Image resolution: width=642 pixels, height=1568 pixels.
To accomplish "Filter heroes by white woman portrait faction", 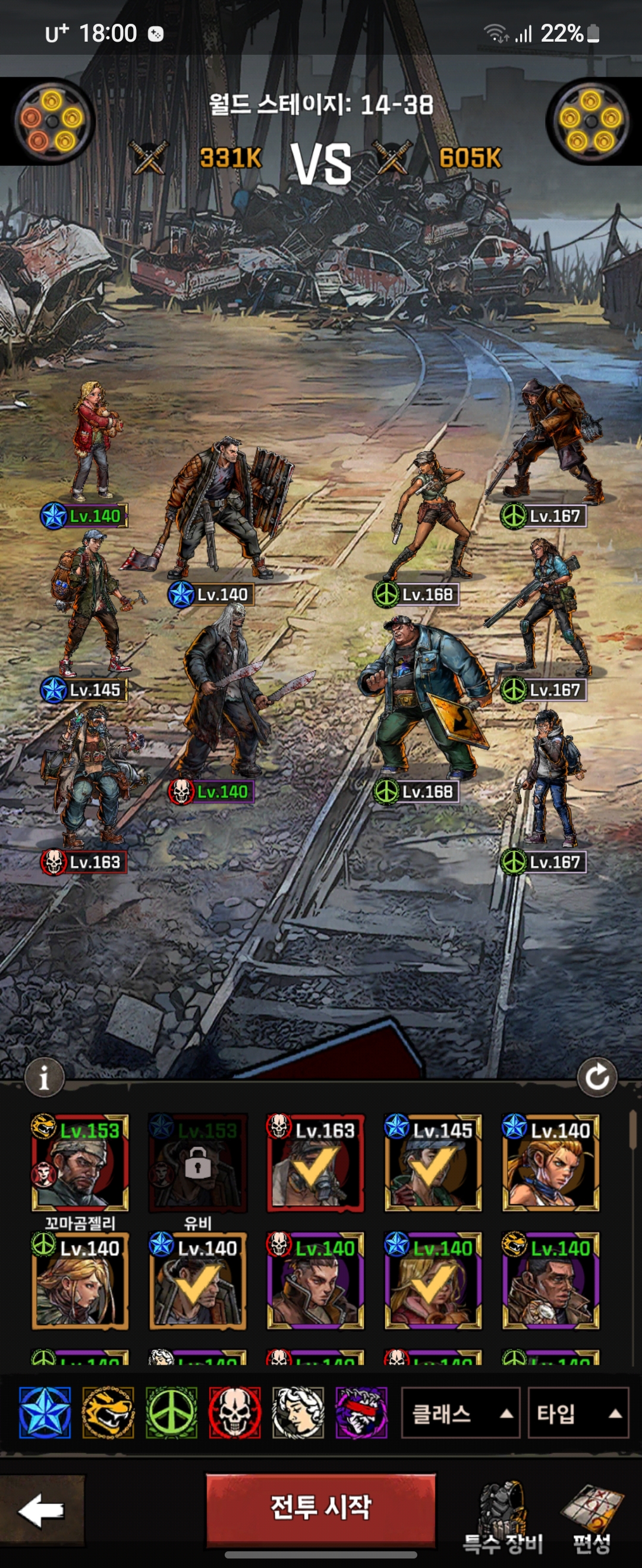I will [x=298, y=1413].
